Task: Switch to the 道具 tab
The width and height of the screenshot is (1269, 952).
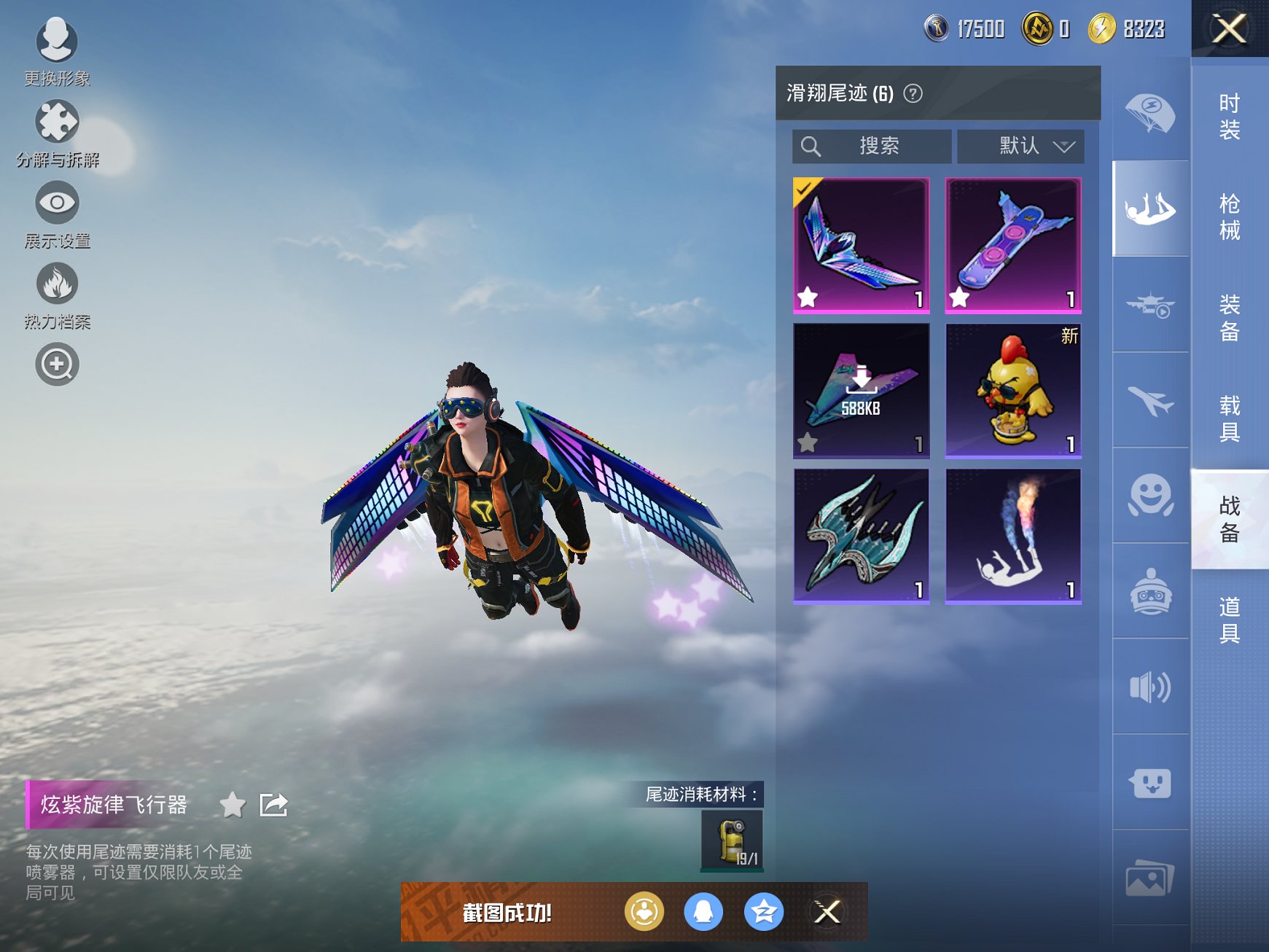Action: coord(1228,615)
